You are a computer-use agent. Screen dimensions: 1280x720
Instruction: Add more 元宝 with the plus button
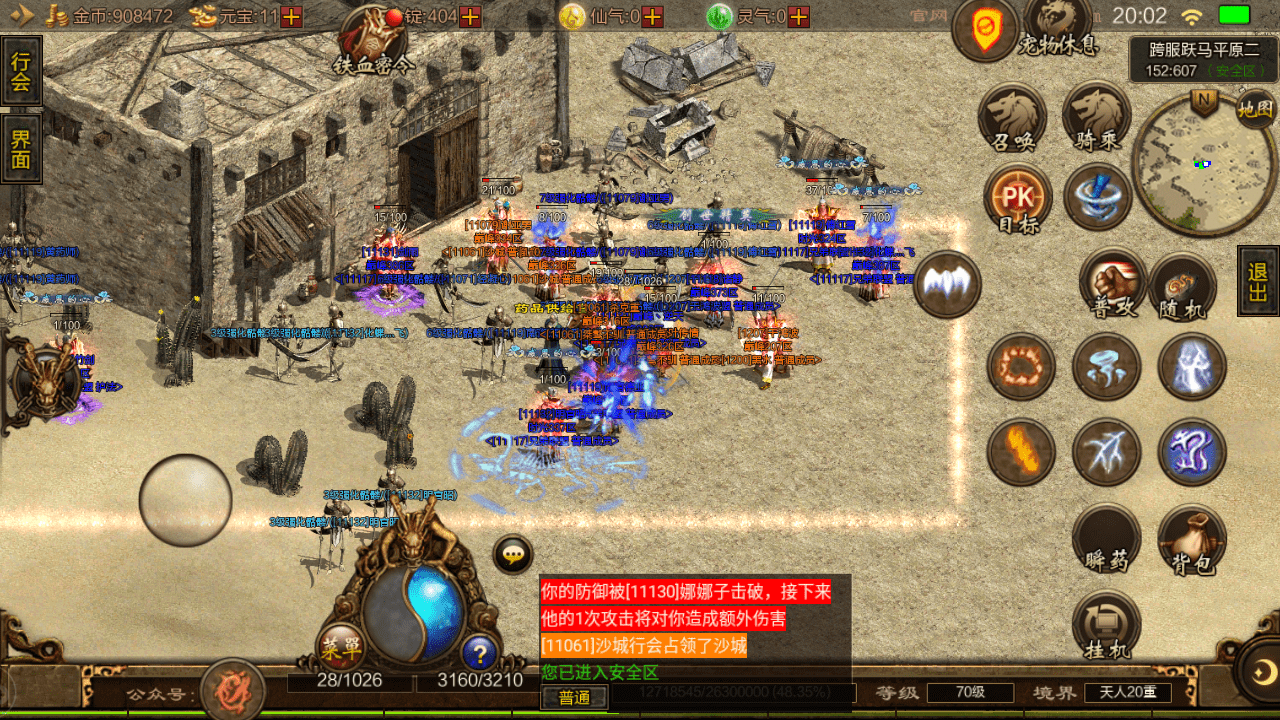pos(292,17)
